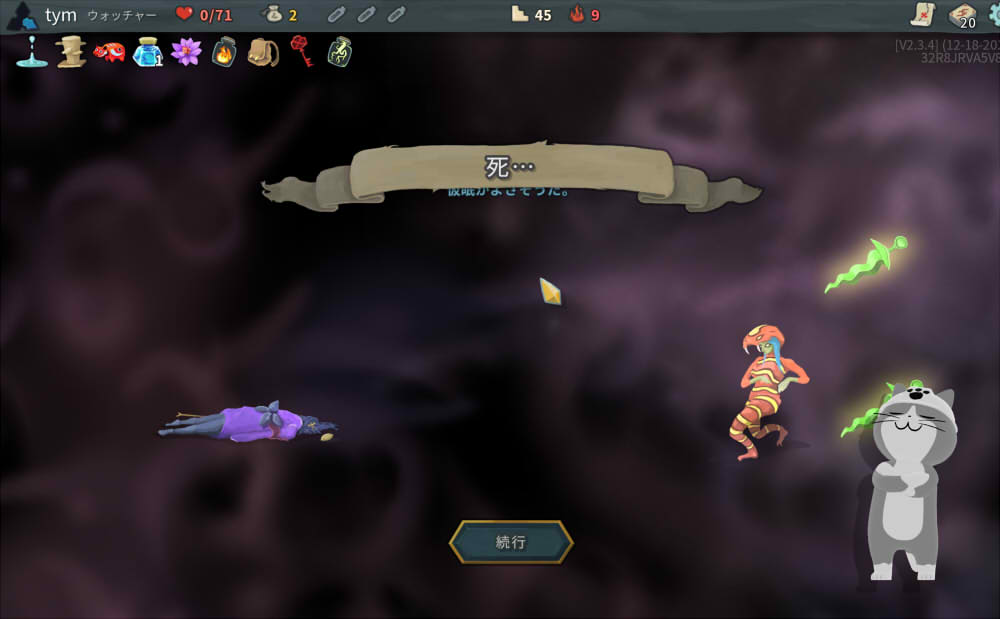Click the 続行 continue button
Screen dimensions: 1000x619
pyautogui.click(x=511, y=542)
